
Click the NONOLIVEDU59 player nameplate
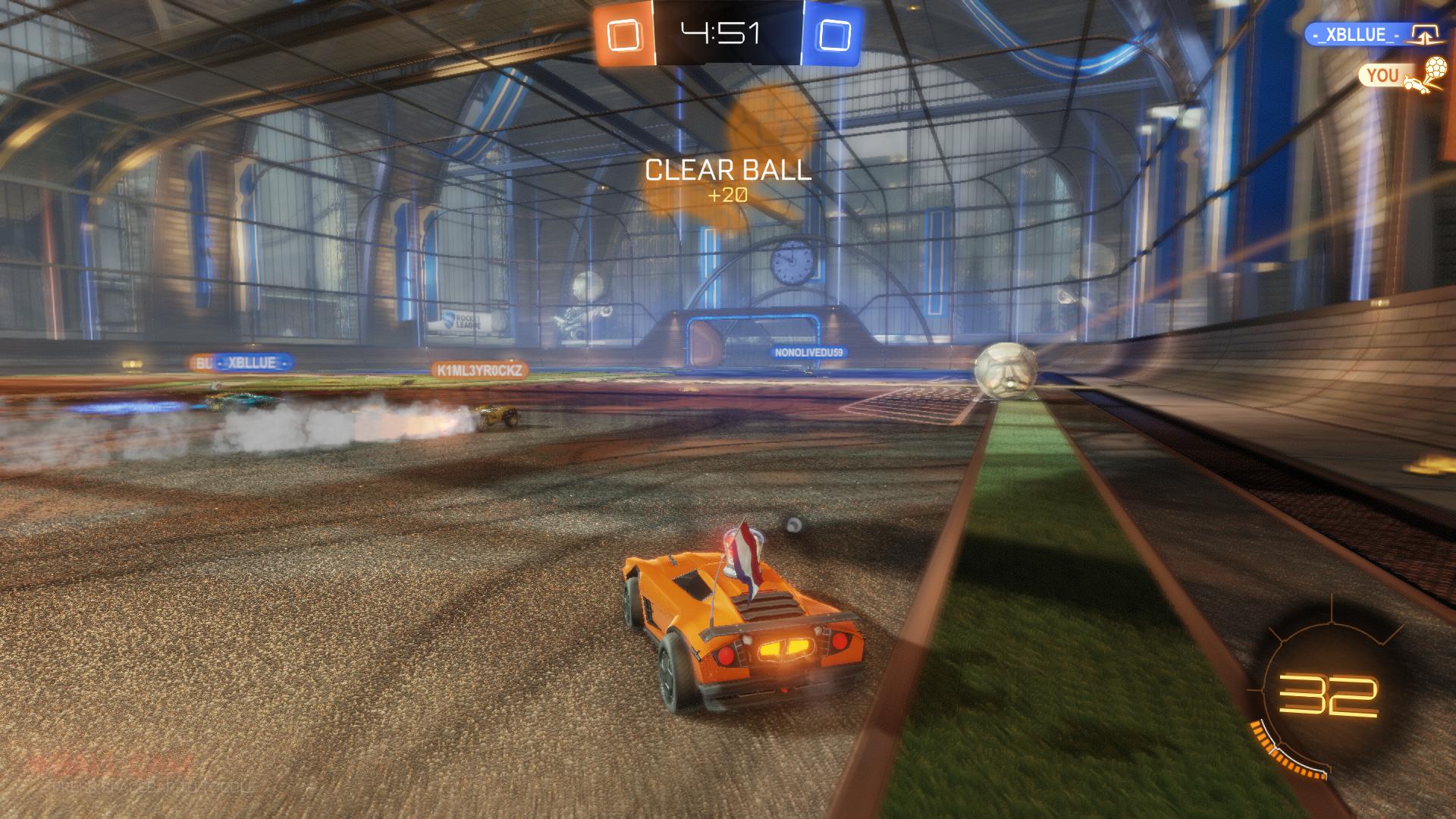tap(808, 352)
